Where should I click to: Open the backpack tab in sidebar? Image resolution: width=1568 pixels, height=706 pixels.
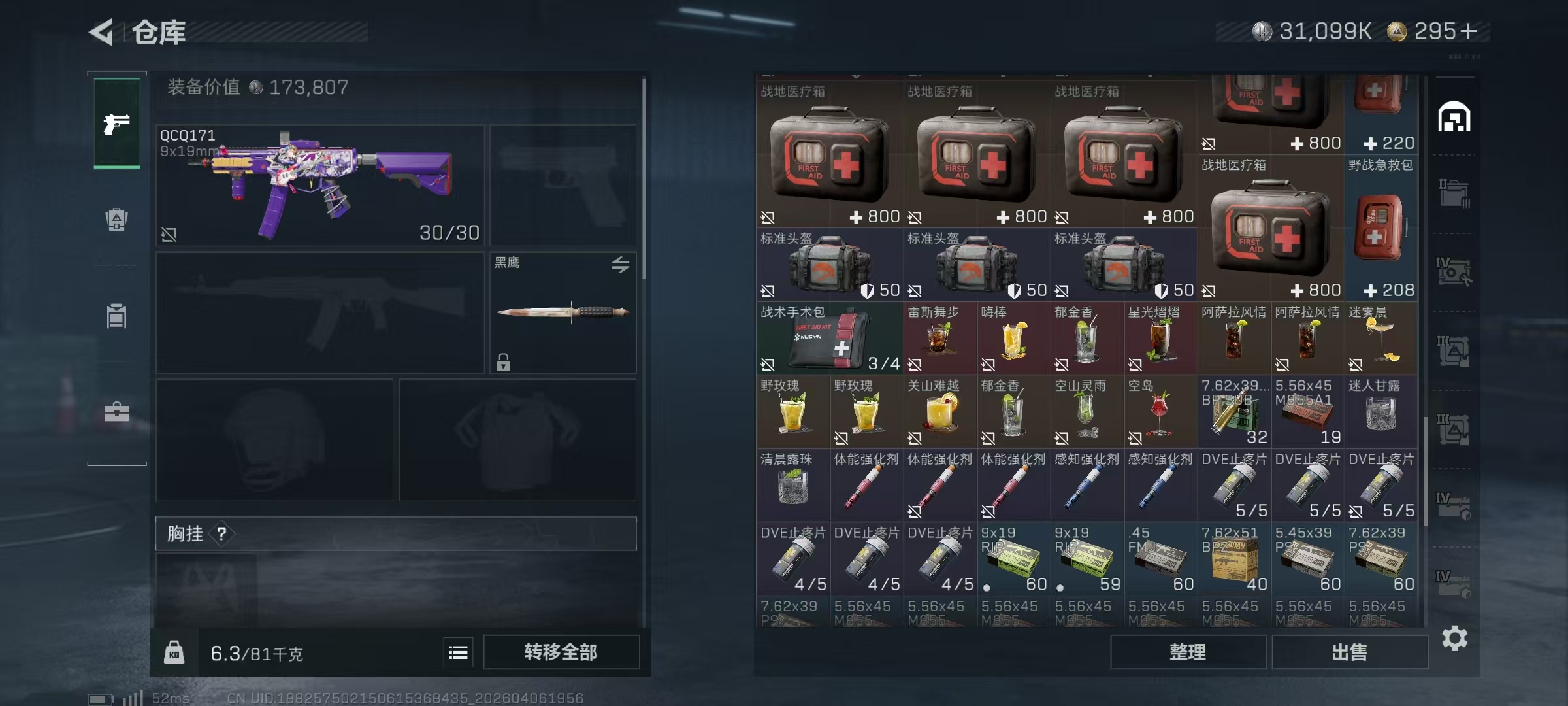[117, 220]
